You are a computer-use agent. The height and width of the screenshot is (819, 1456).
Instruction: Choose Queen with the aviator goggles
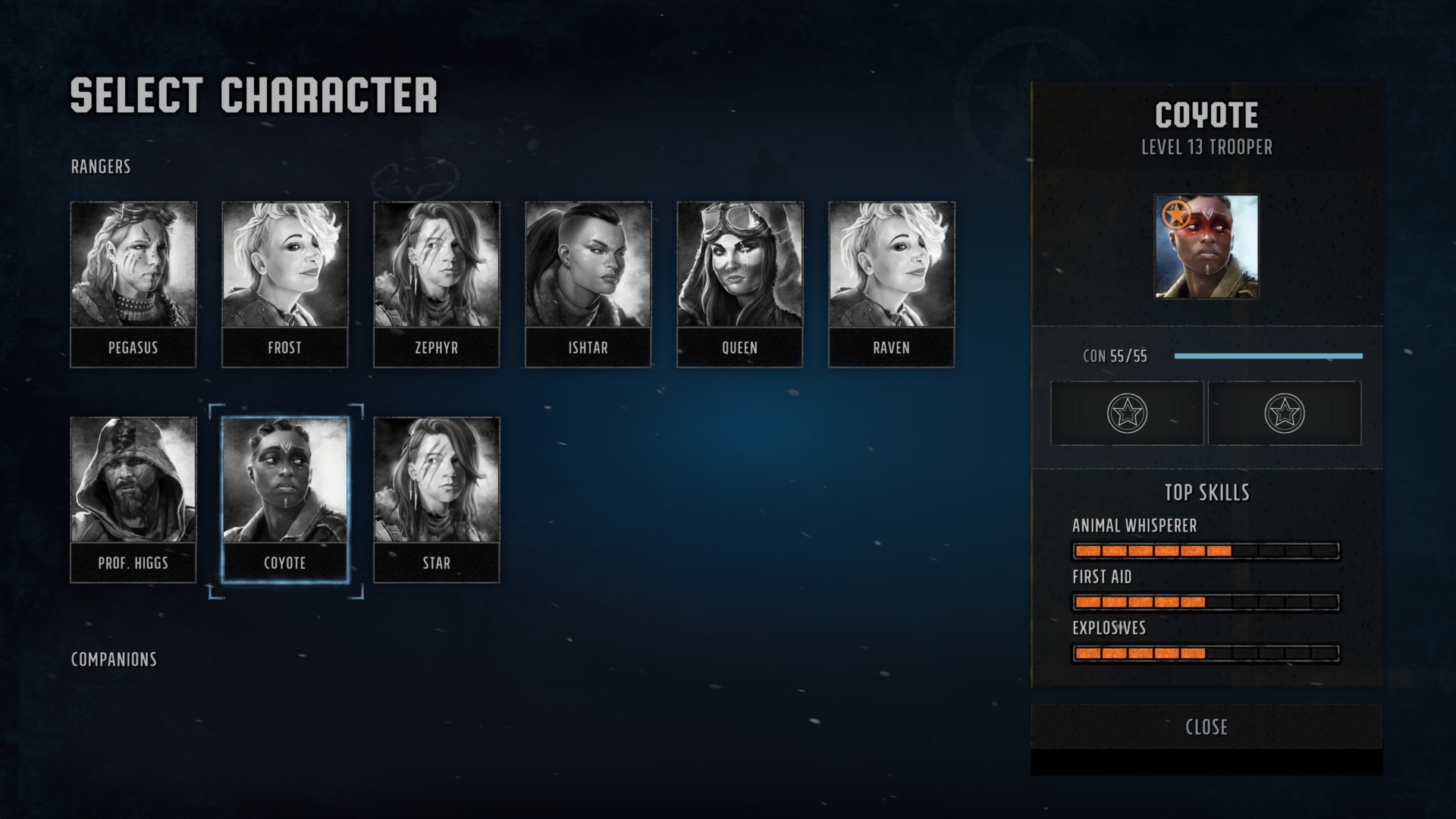pyautogui.click(x=740, y=284)
